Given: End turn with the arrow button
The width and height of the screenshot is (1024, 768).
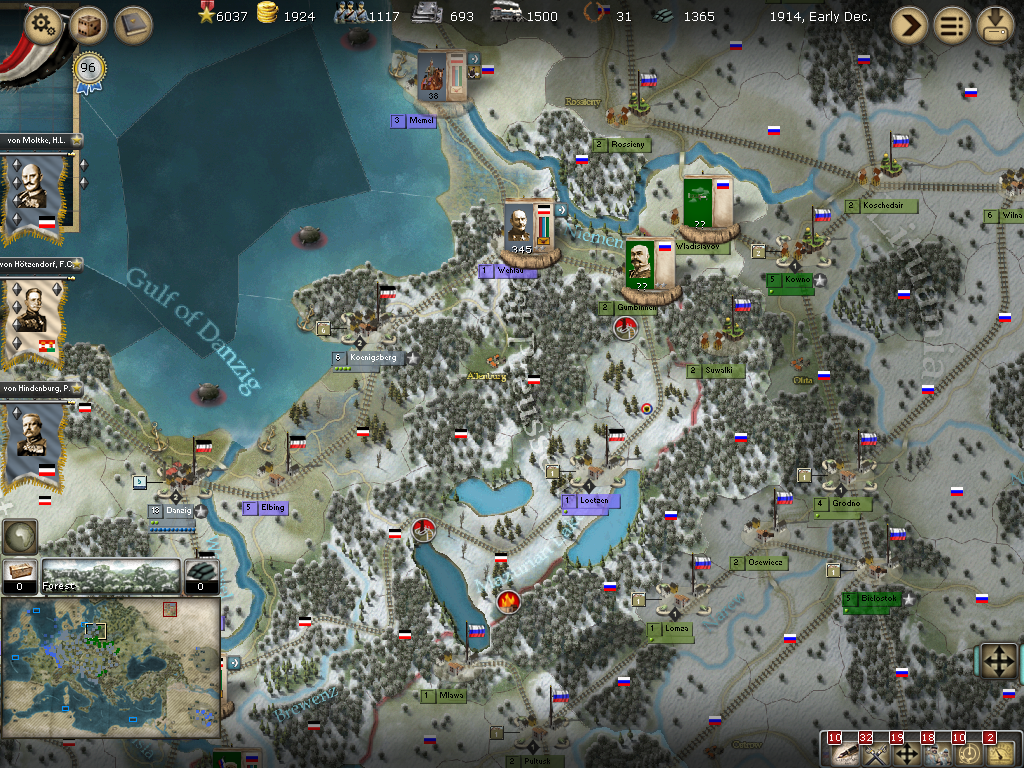Looking at the screenshot, I should (909, 25).
